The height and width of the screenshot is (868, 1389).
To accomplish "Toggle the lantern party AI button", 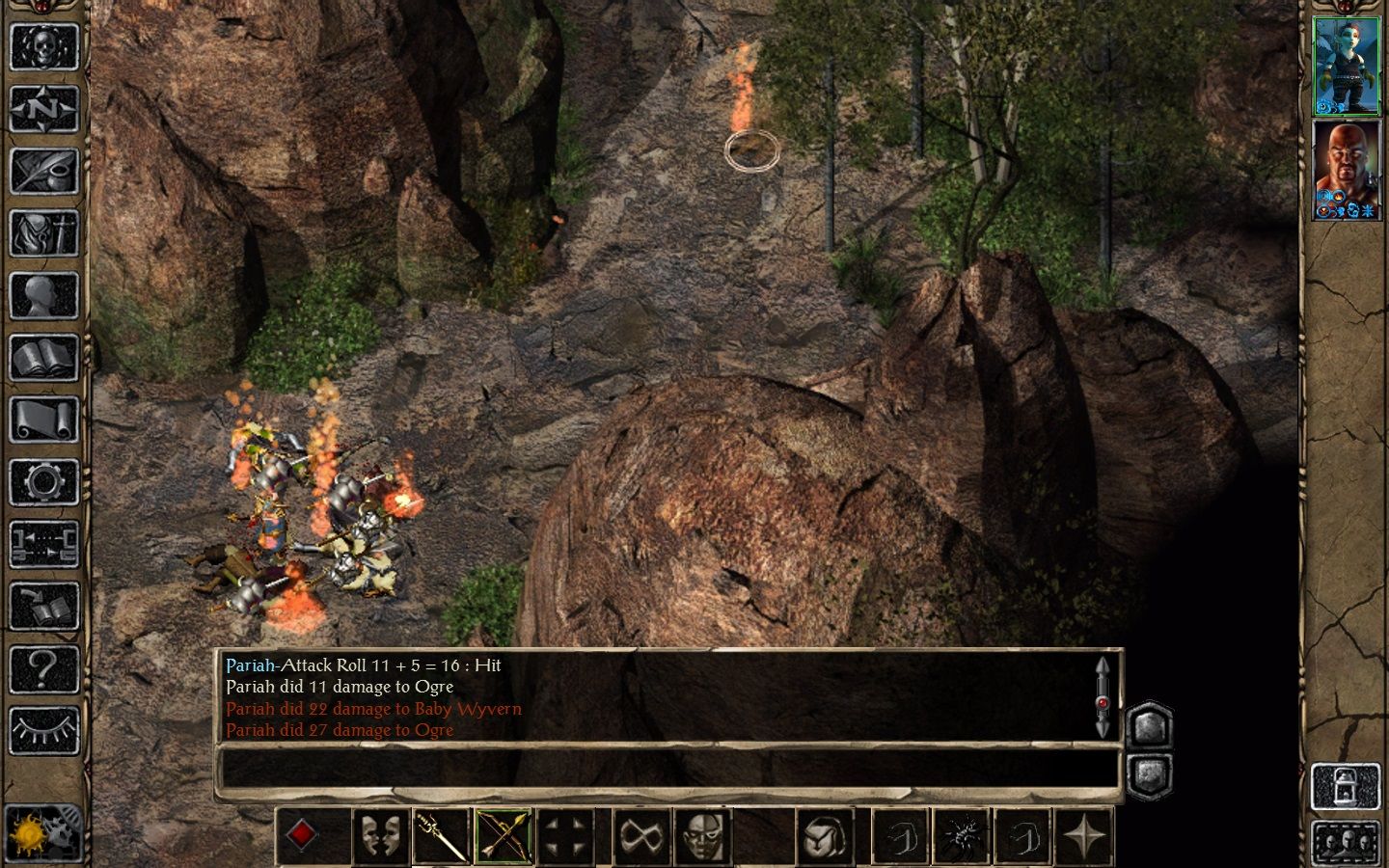I will pos(1346,786).
